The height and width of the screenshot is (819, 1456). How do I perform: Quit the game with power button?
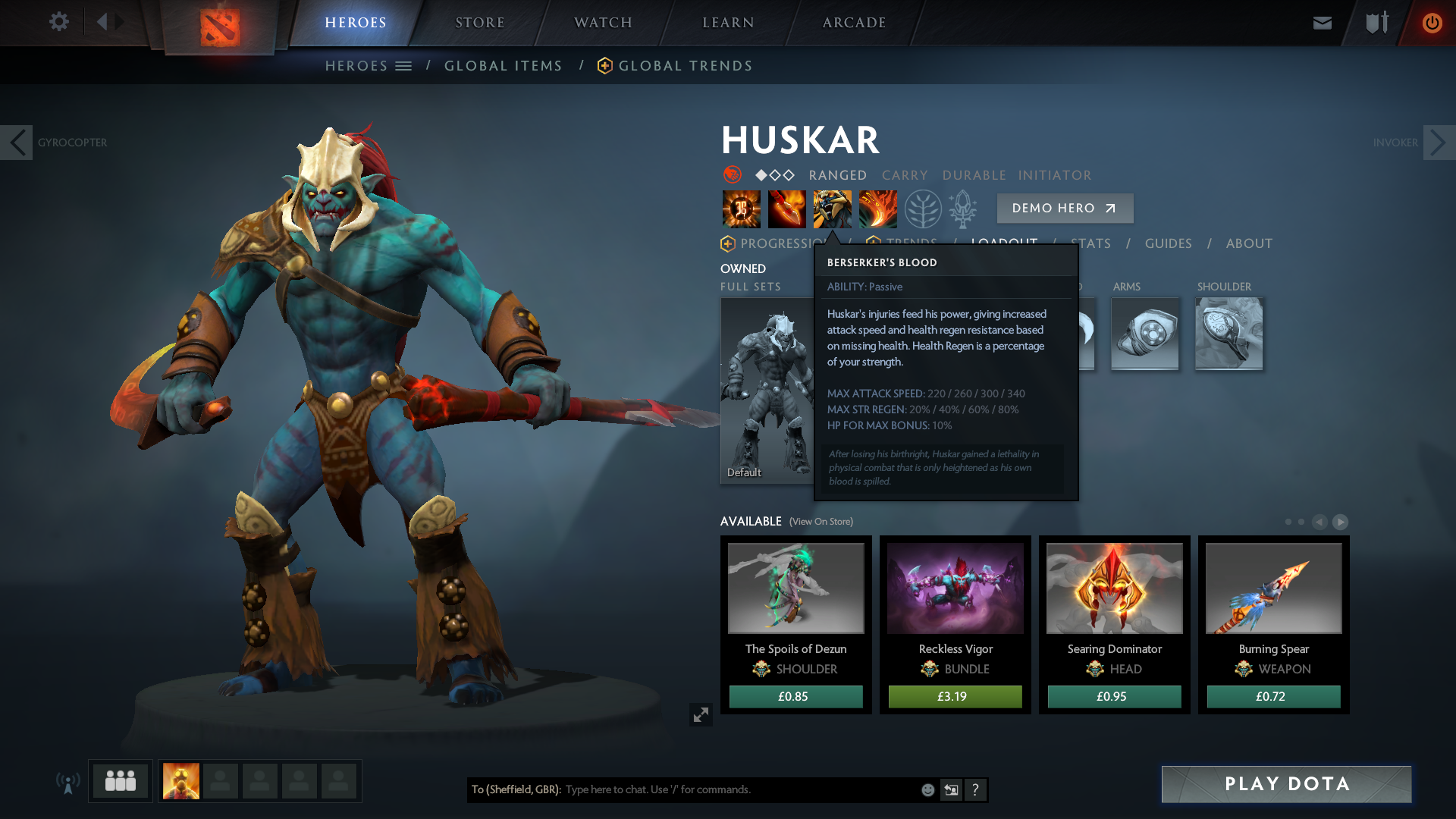1432,23
